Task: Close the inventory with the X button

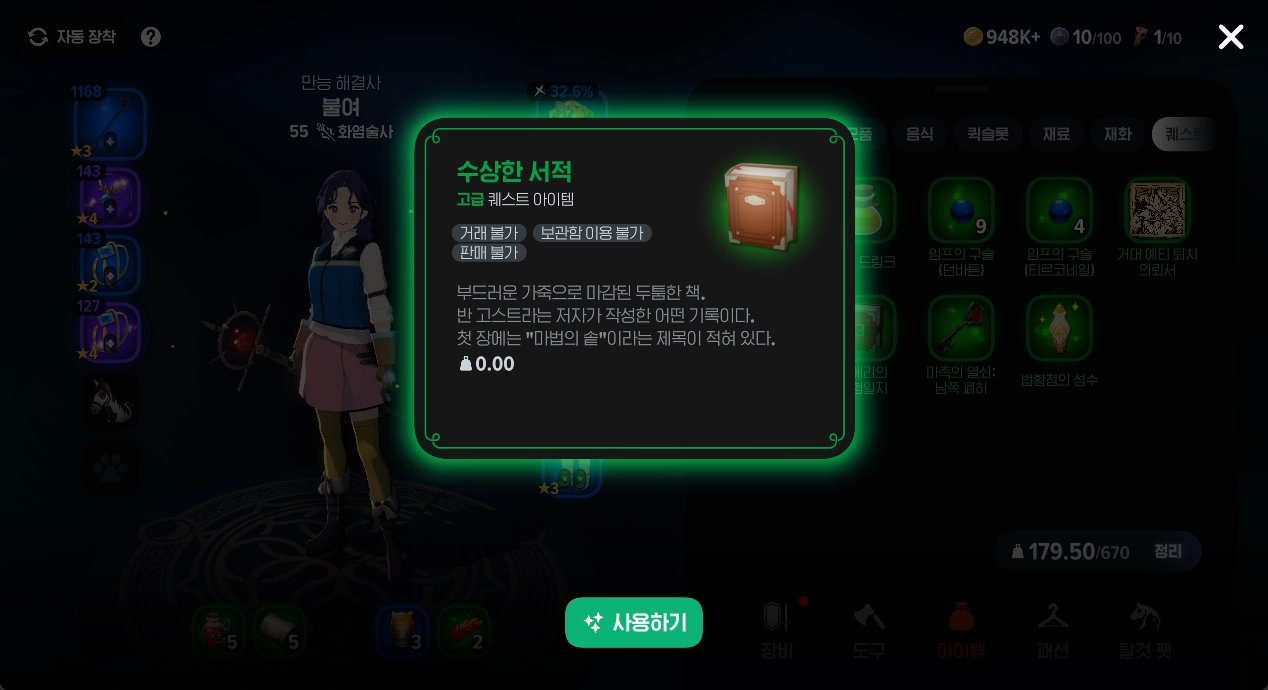Action: tap(1230, 37)
